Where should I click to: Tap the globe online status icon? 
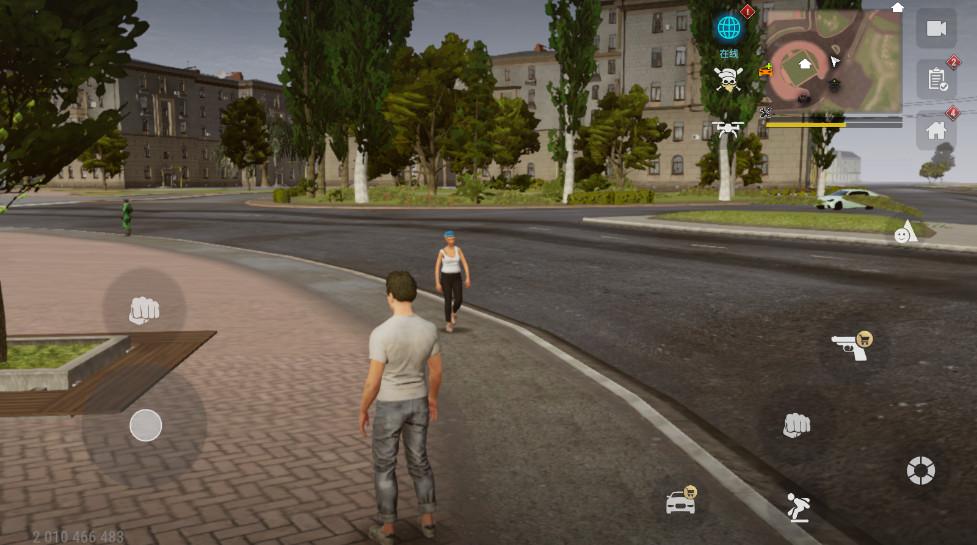pyautogui.click(x=728, y=28)
